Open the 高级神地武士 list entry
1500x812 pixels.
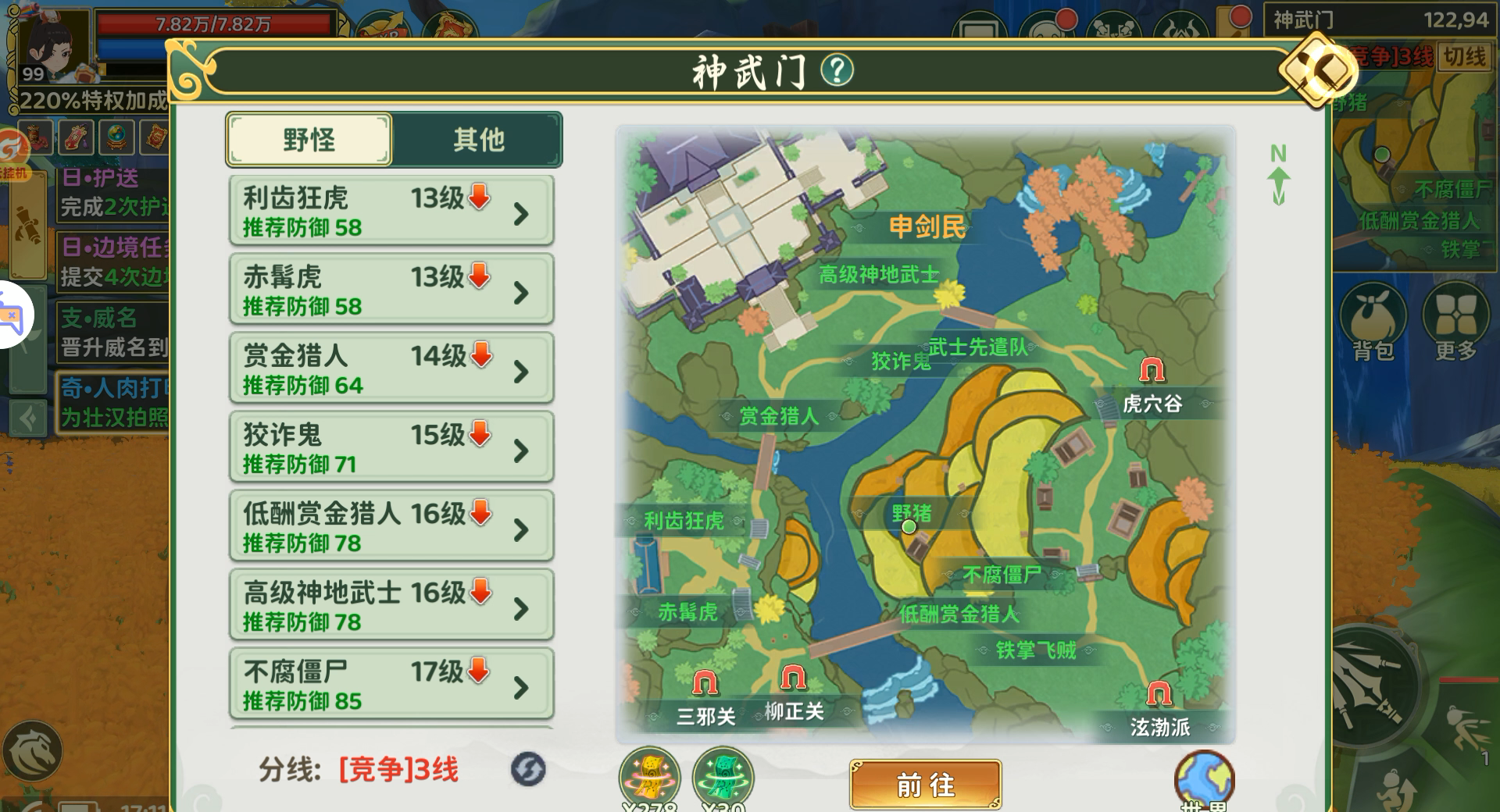[x=391, y=605]
